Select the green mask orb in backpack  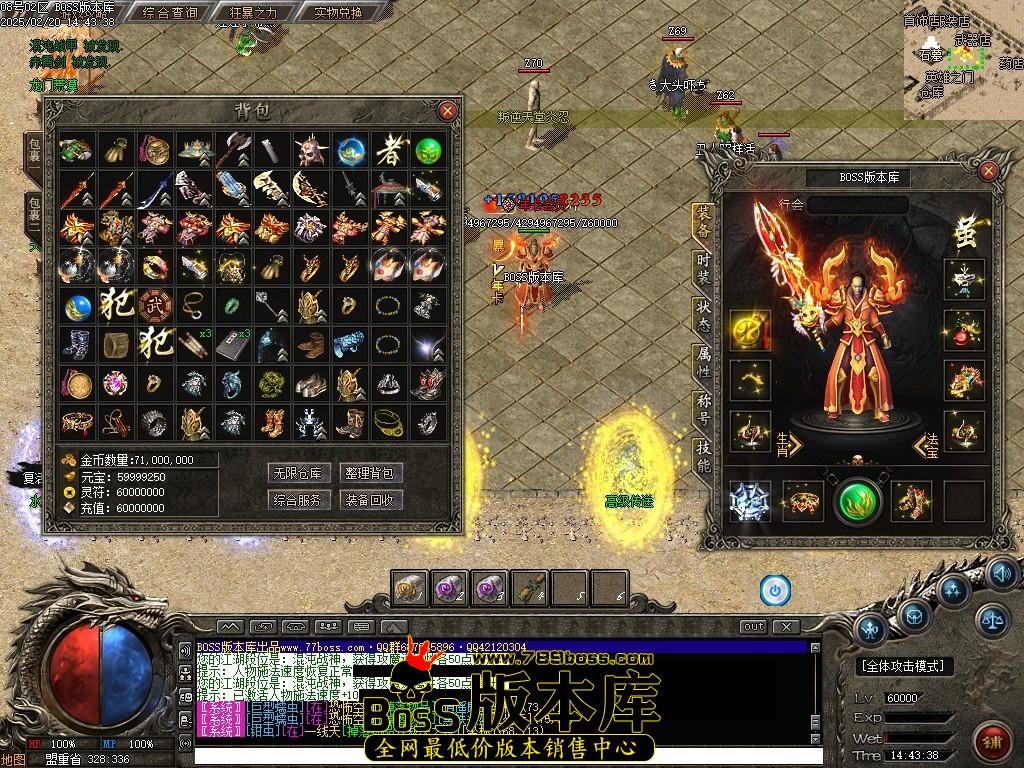(x=428, y=151)
